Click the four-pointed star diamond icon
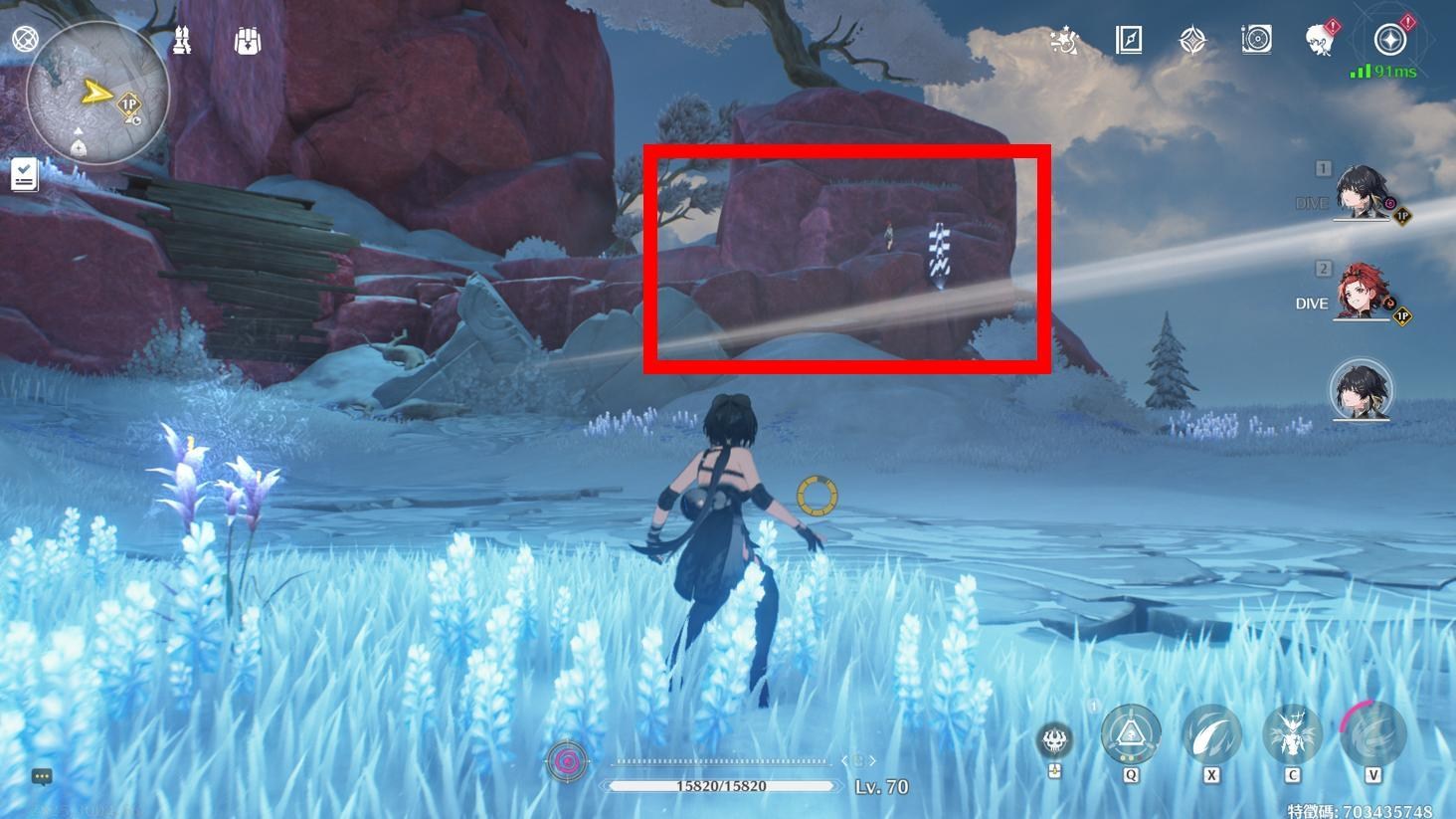 tap(1192, 40)
